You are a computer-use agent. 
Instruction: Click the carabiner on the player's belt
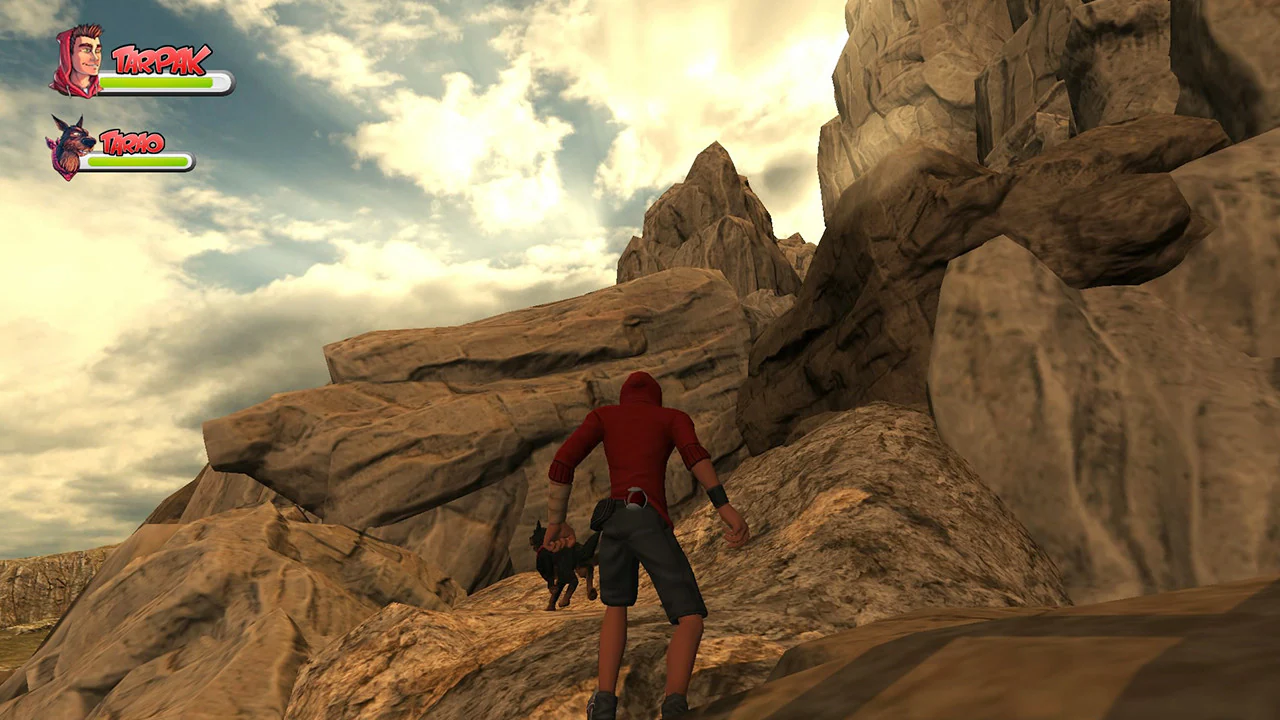point(634,498)
